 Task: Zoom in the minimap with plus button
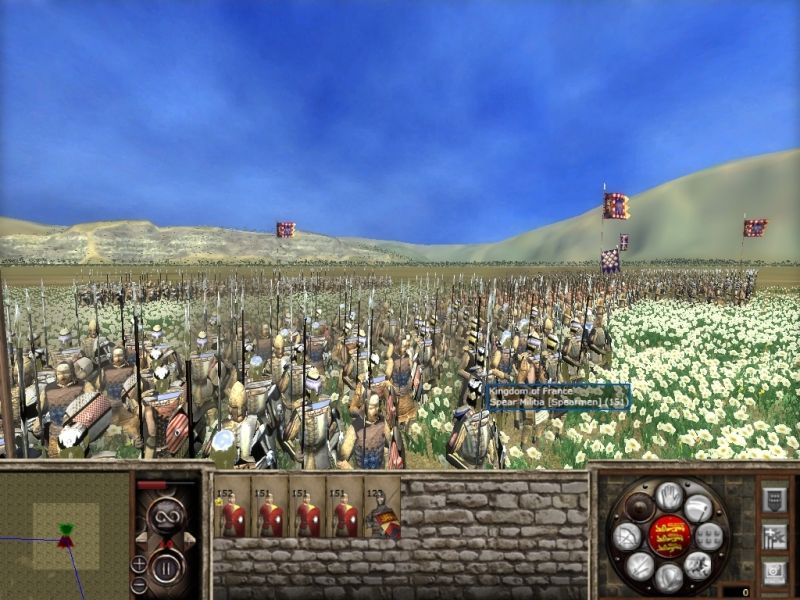point(139,563)
